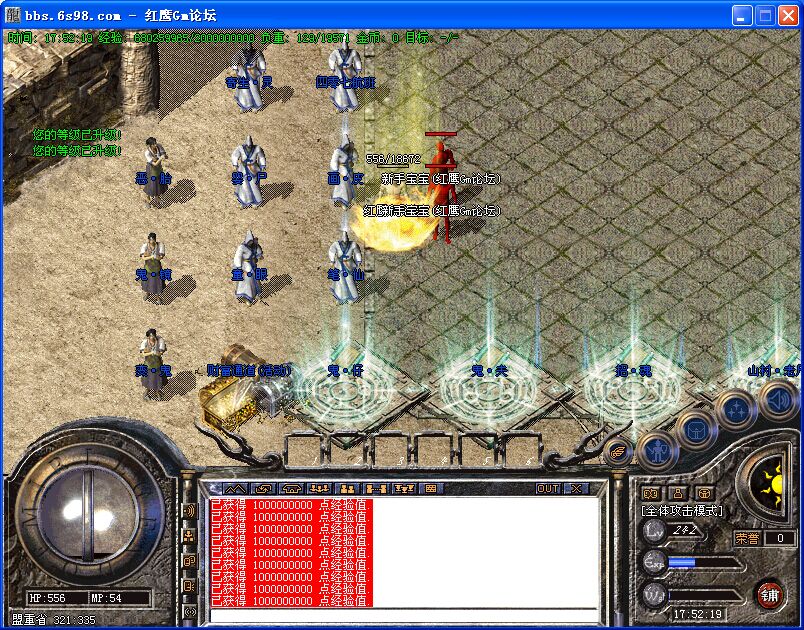Click the keypad grid icon on chat toolbar
804x630 pixels.
432,488
